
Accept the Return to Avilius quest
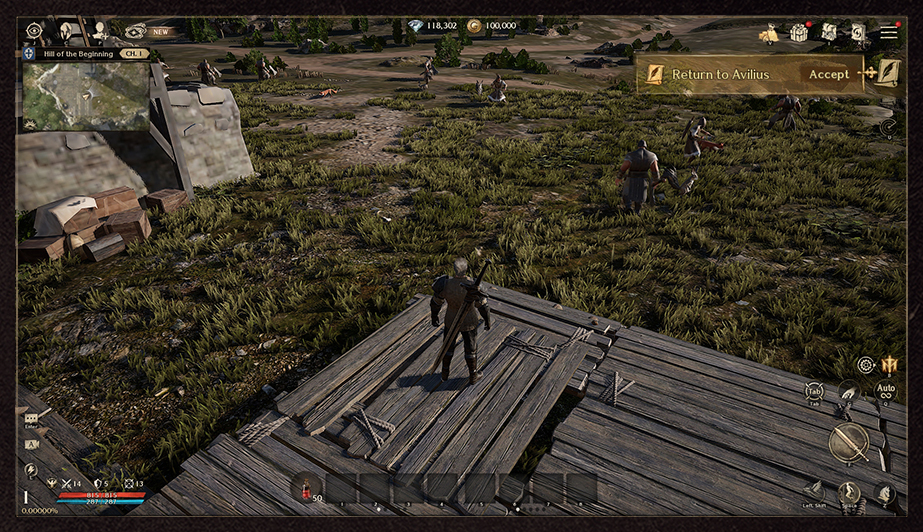(828, 74)
